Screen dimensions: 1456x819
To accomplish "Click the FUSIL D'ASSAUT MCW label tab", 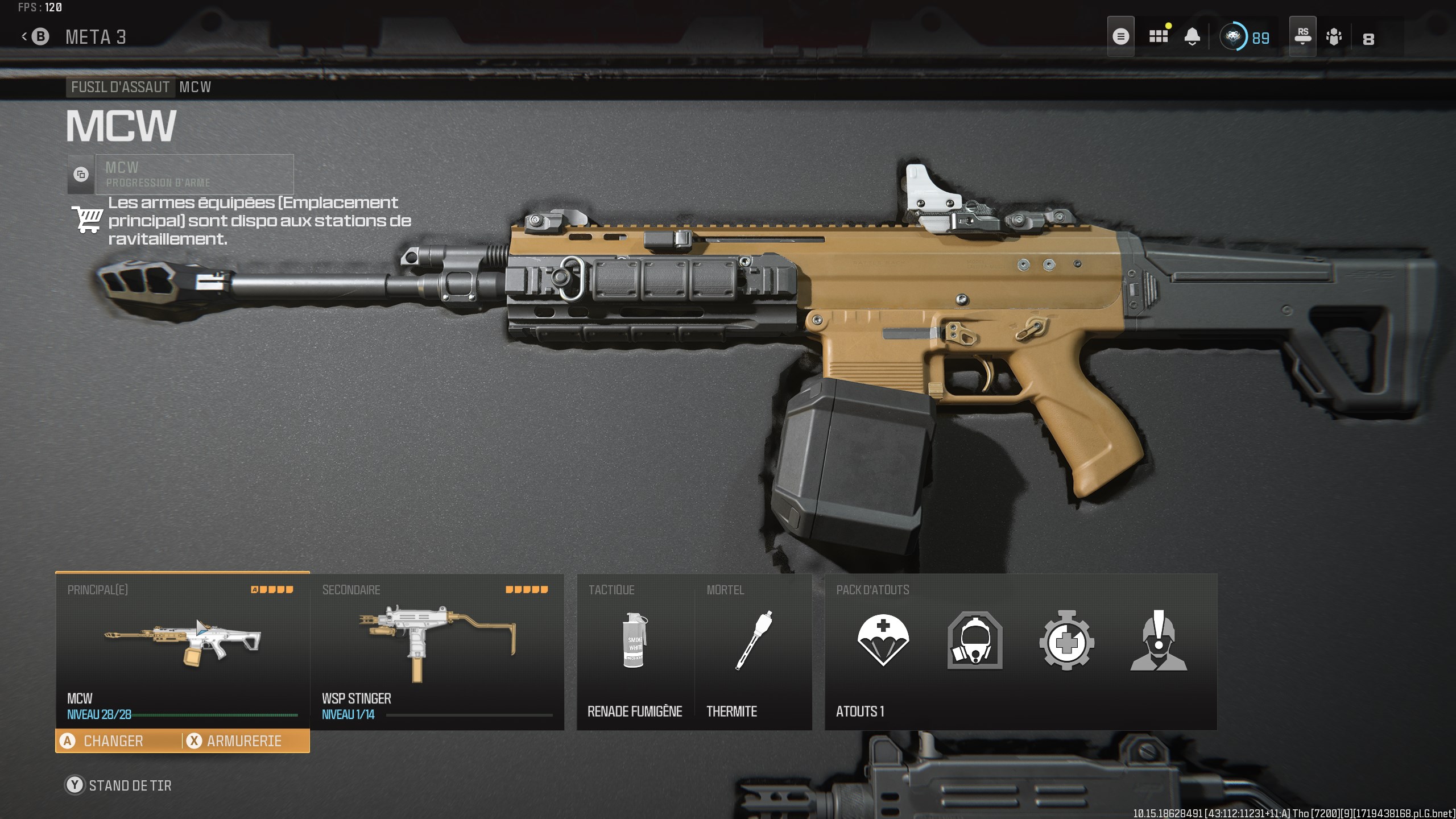I will (121, 87).
